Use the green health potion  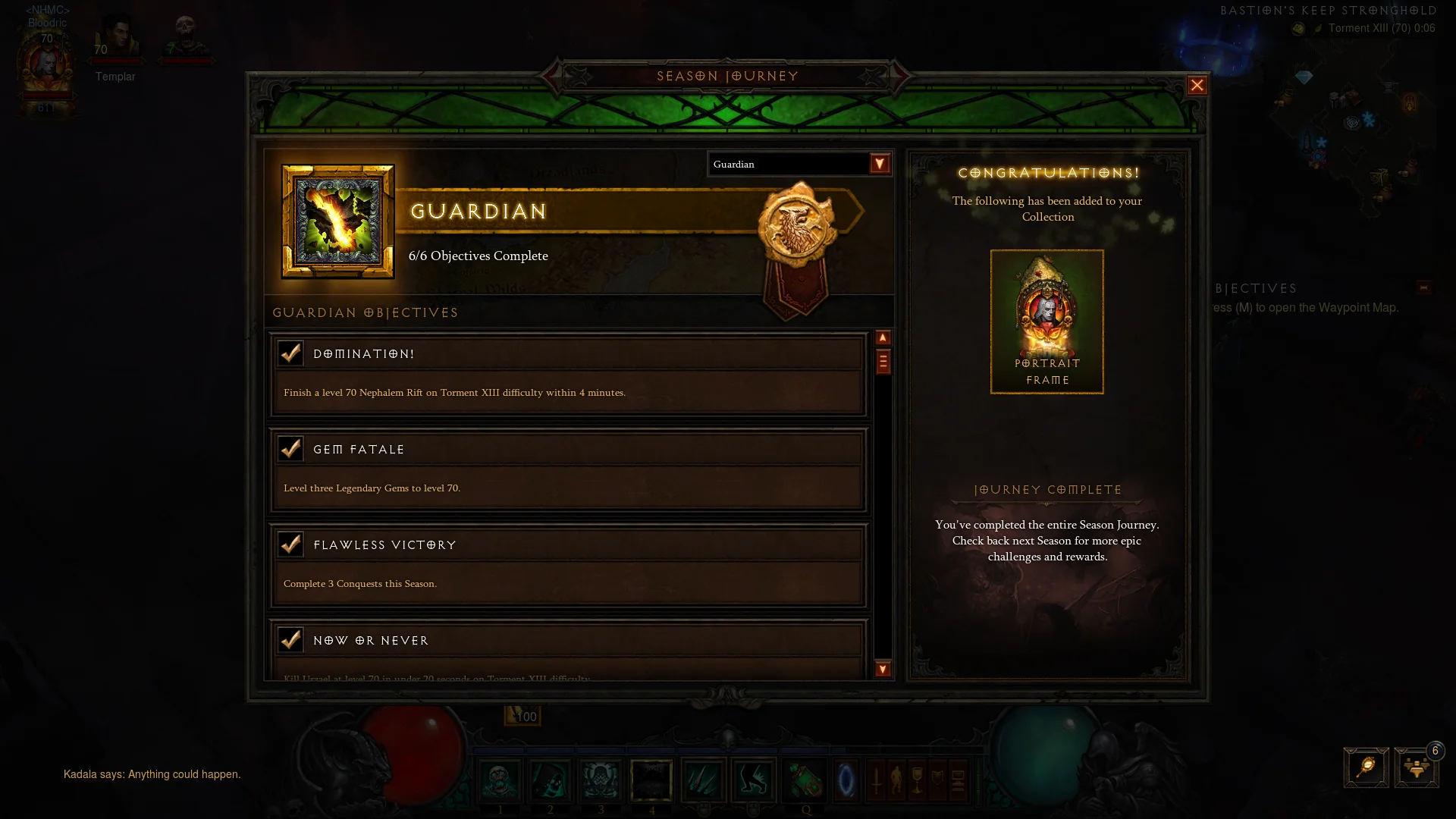[804, 780]
